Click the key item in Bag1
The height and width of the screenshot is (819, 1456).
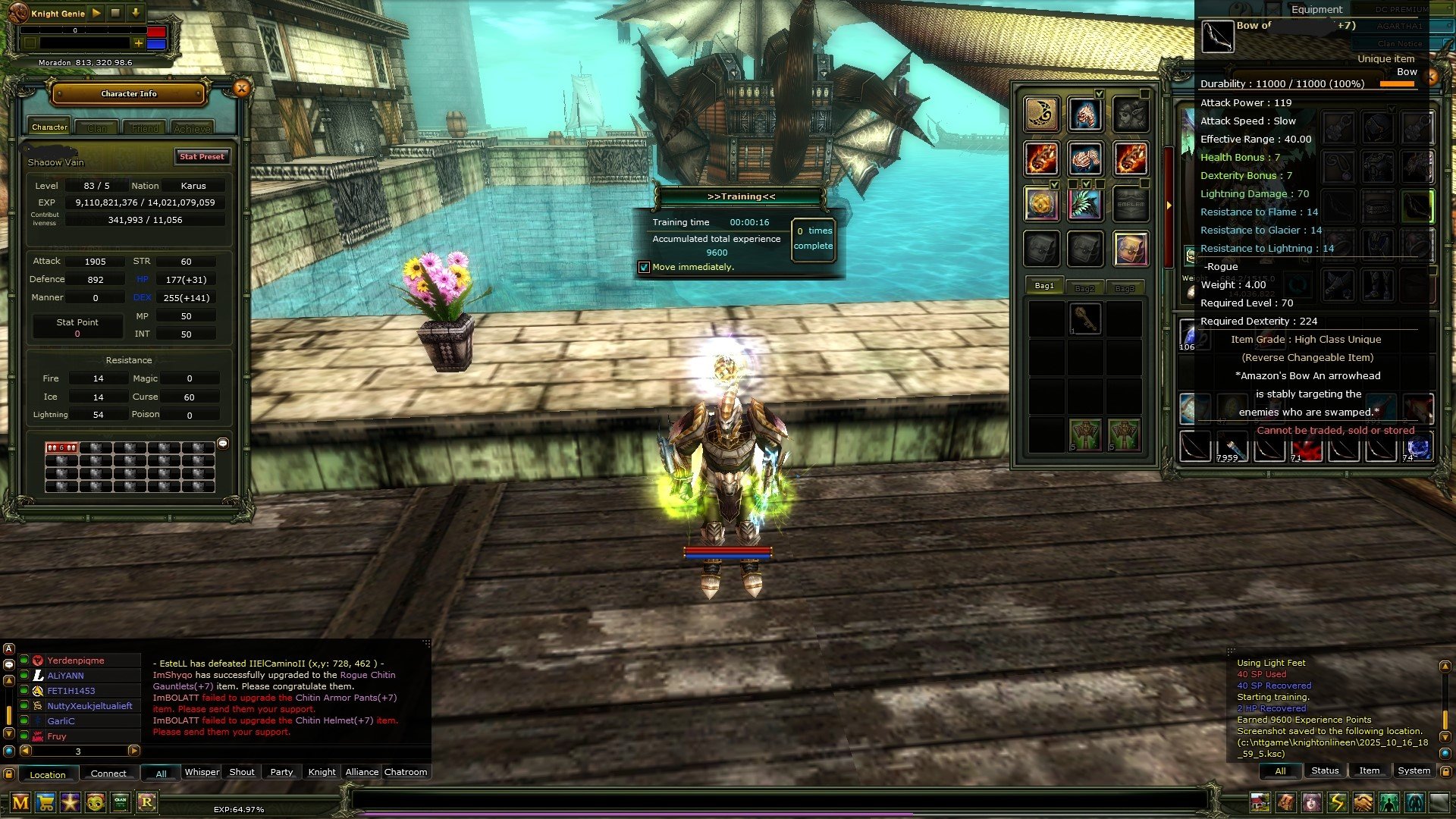(x=1085, y=317)
